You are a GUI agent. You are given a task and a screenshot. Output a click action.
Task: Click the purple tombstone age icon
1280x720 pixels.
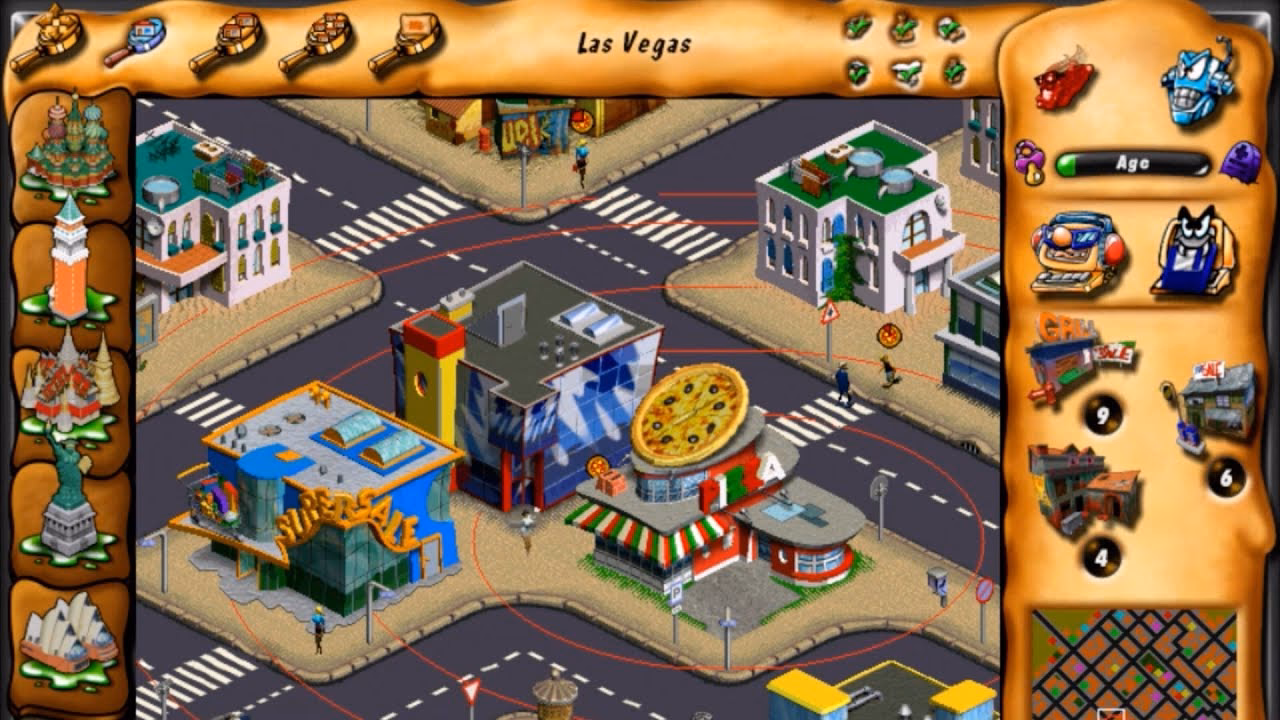(x=1239, y=161)
